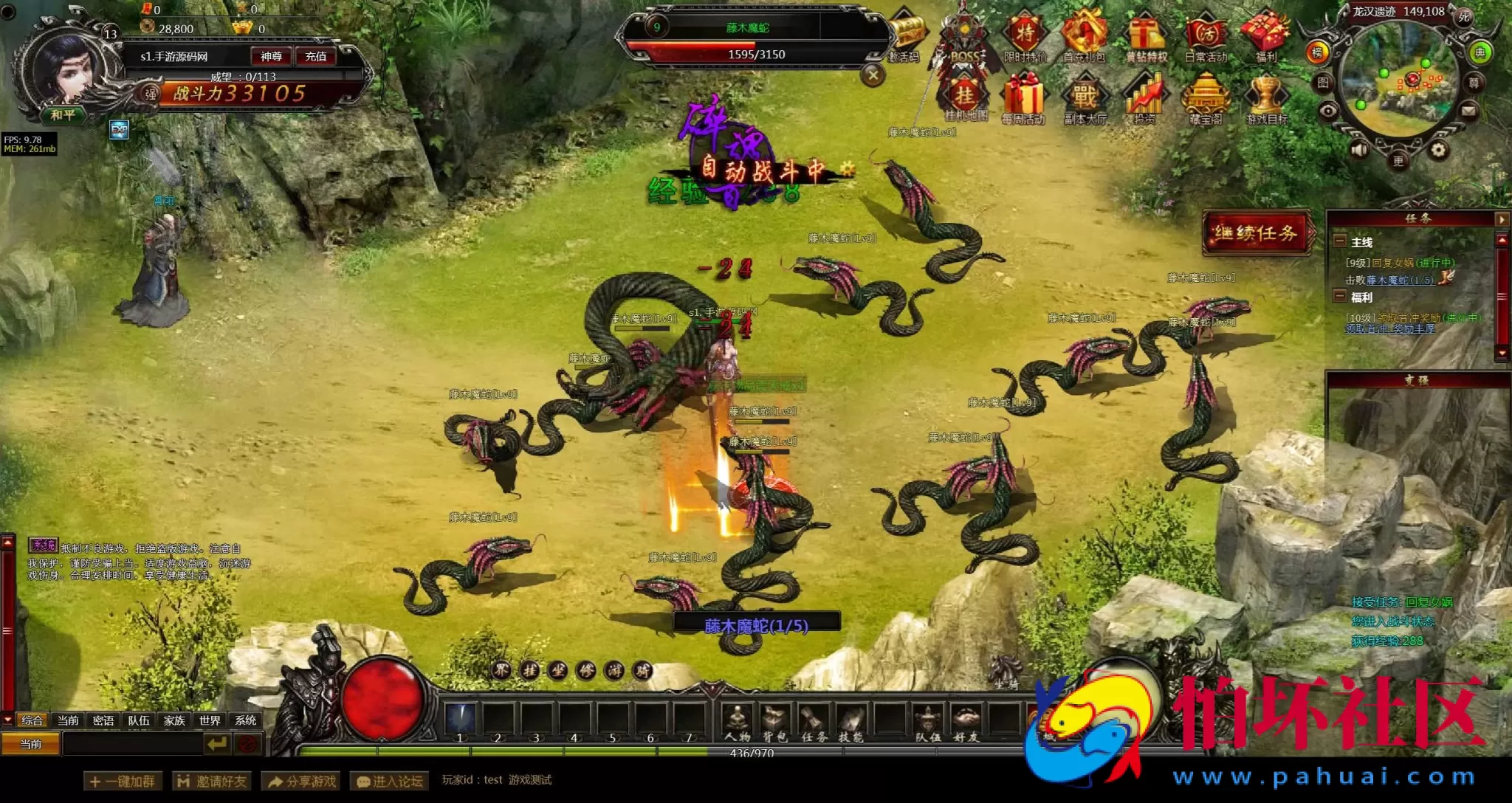Click the 神尊 button beside the player name

[271, 56]
